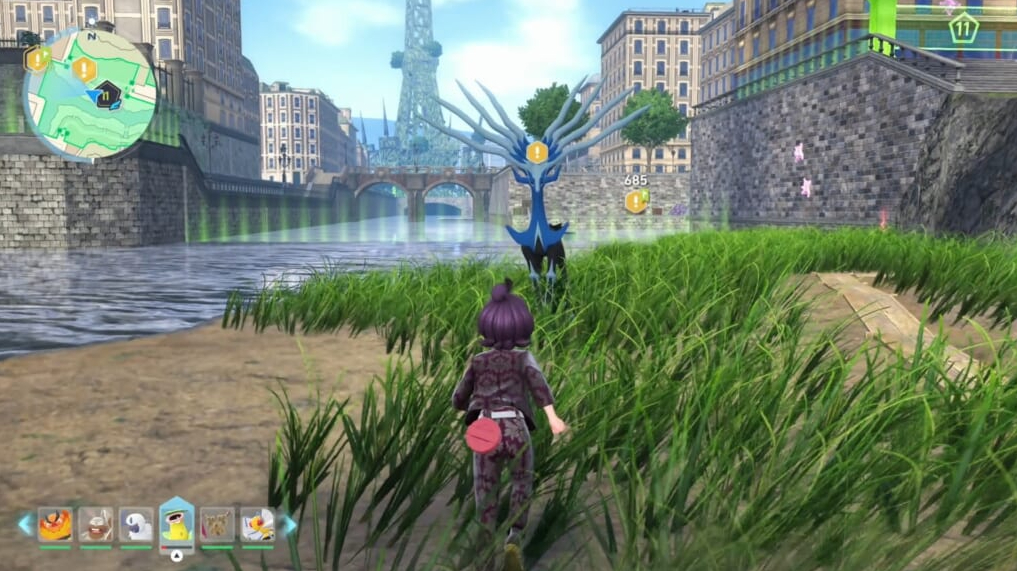Select the brown rabbit Pokémon party slot
The width and height of the screenshot is (1017, 571).
click(x=96, y=524)
